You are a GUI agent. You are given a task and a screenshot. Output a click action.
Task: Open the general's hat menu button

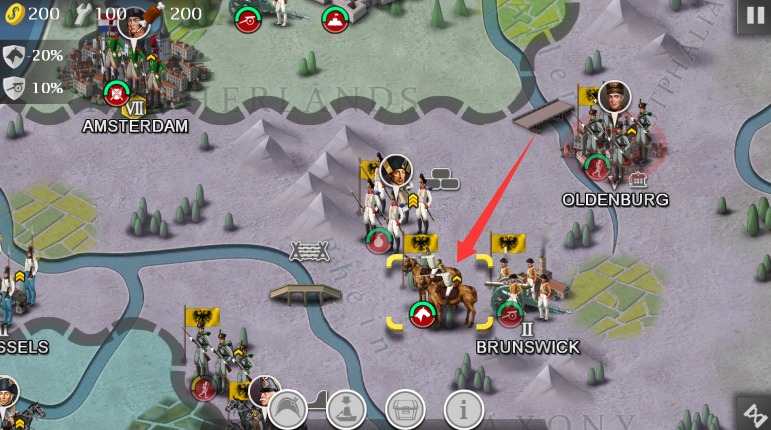(288, 408)
